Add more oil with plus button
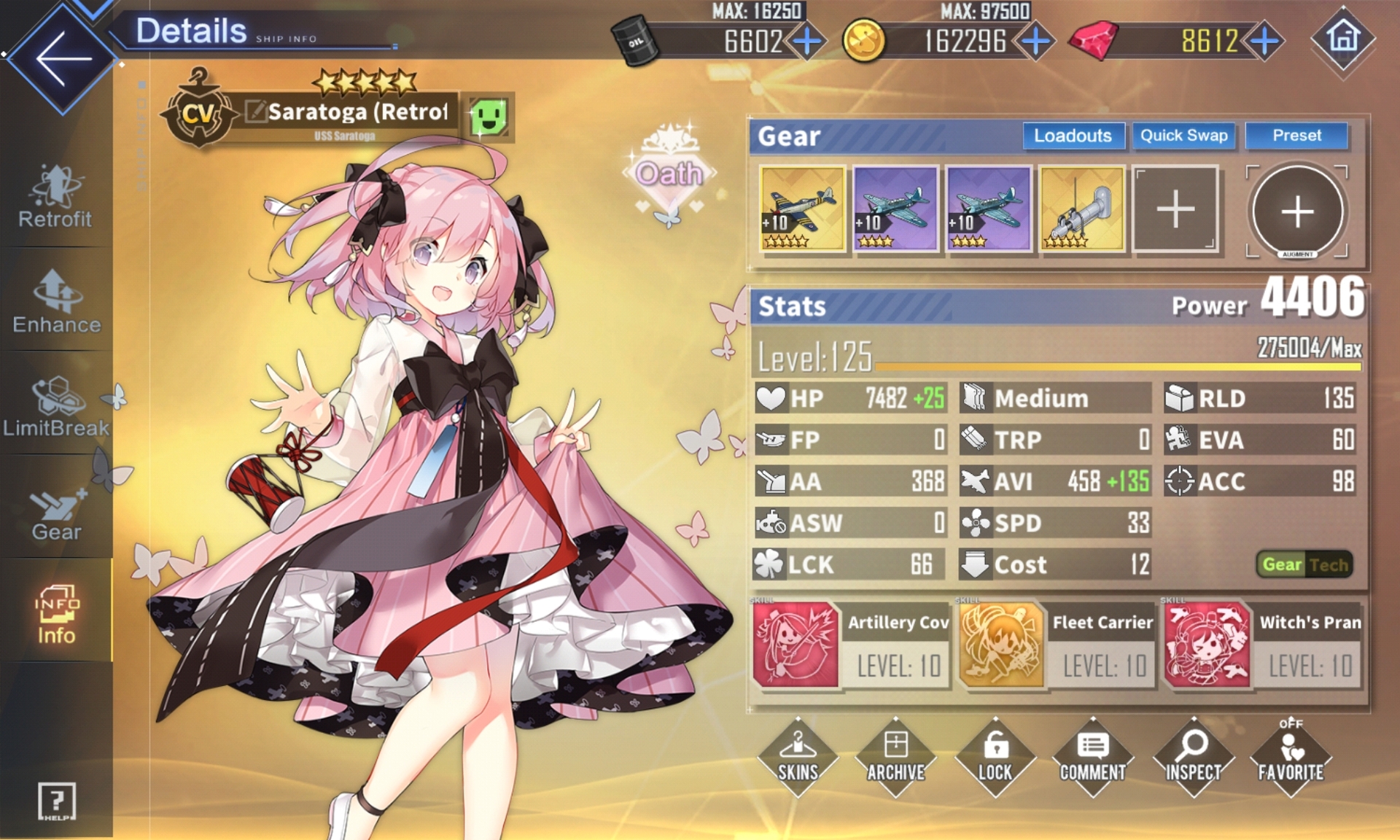The image size is (1400, 840). 807,41
